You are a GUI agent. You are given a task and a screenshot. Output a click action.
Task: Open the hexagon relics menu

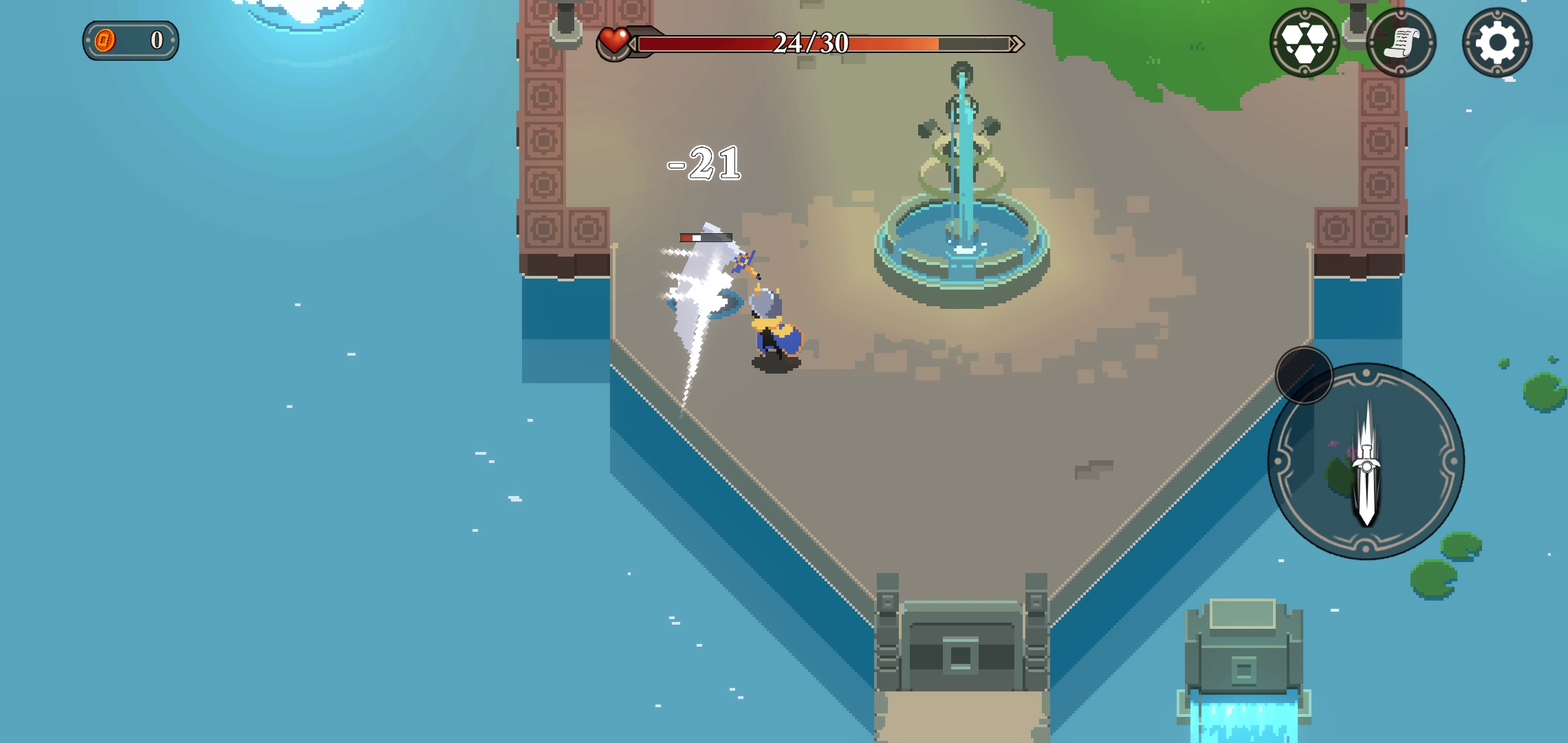(x=1304, y=43)
